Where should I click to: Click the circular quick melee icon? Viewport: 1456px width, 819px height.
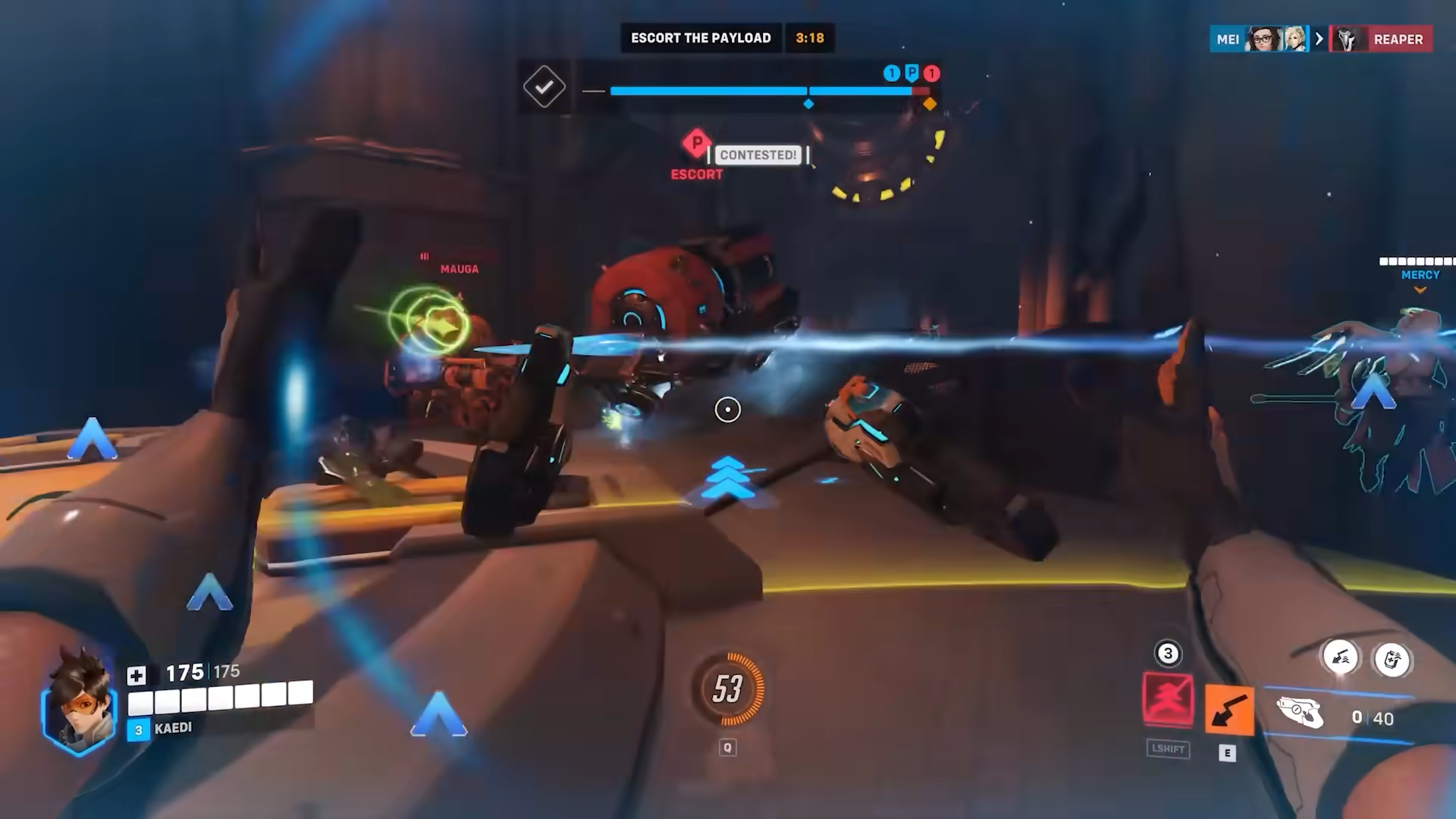pyautogui.click(x=1342, y=660)
